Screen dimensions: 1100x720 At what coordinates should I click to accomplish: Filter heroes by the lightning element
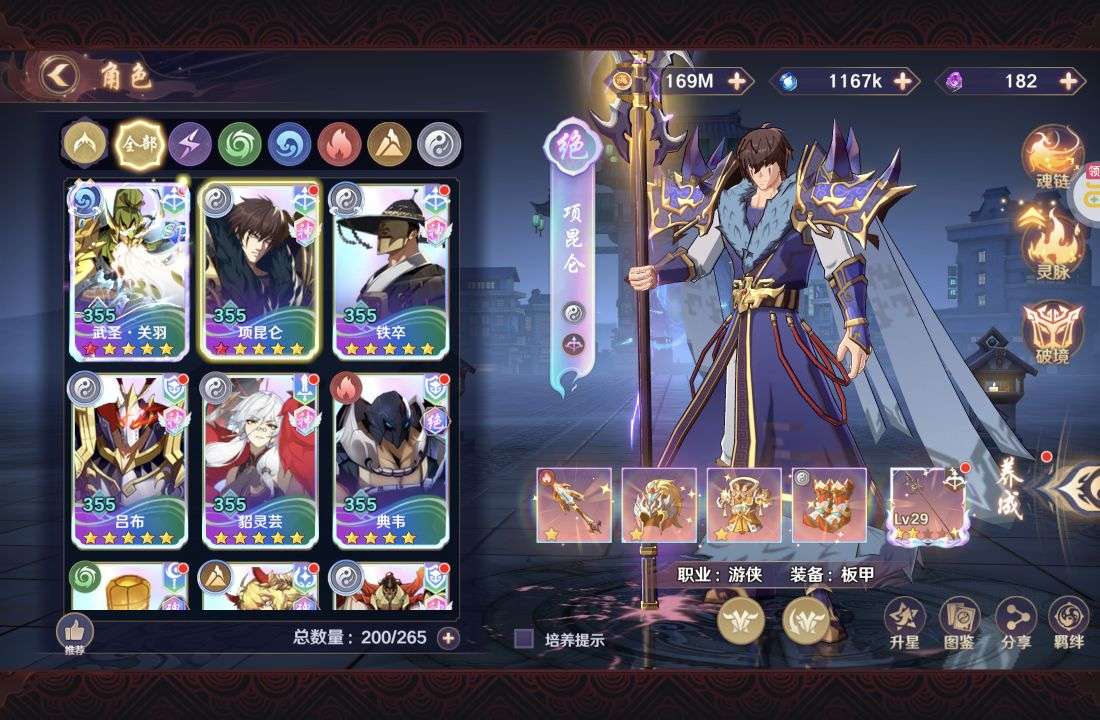(x=189, y=144)
